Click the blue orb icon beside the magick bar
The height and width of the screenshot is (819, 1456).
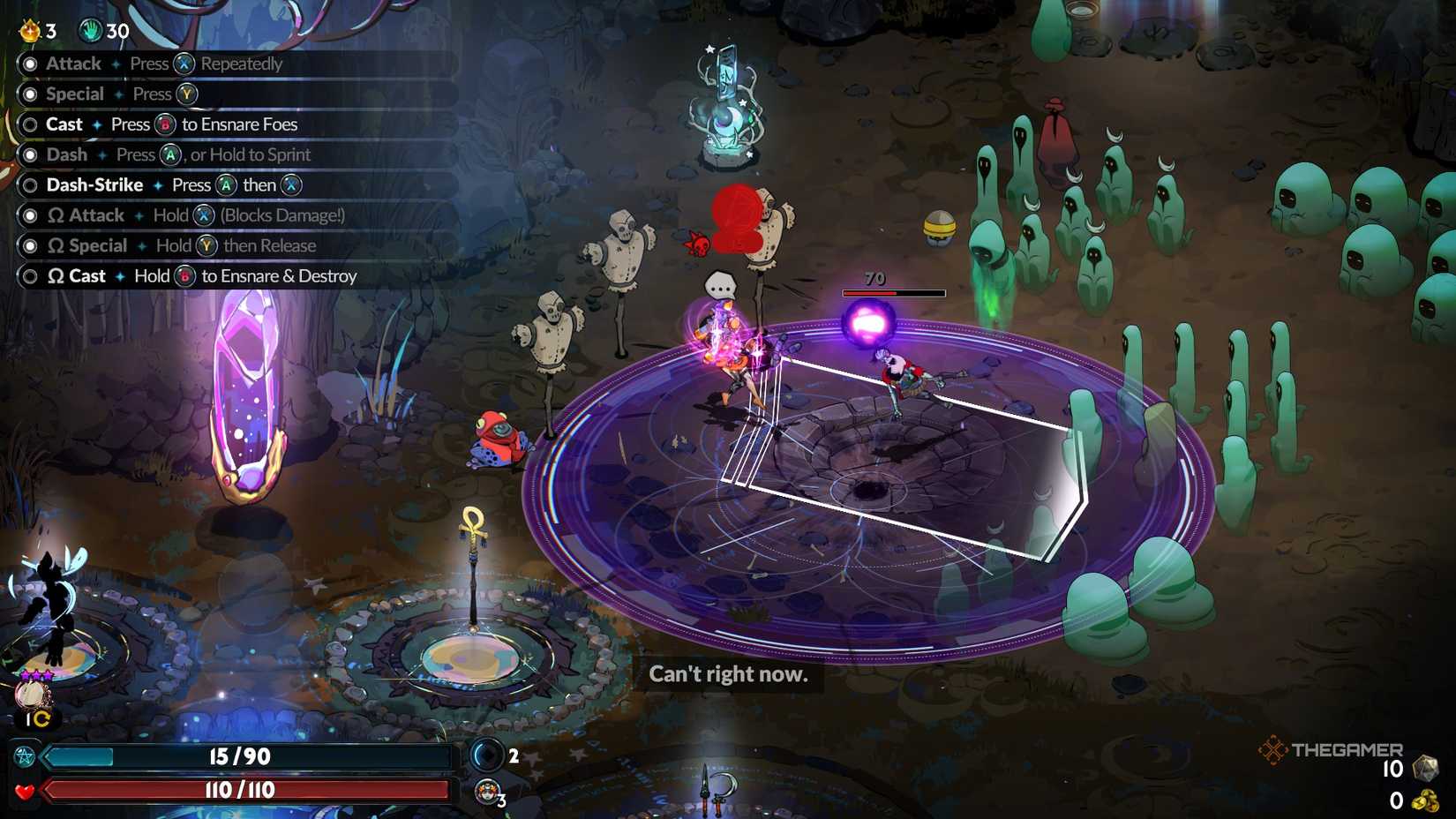pyautogui.click(x=487, y=755)
